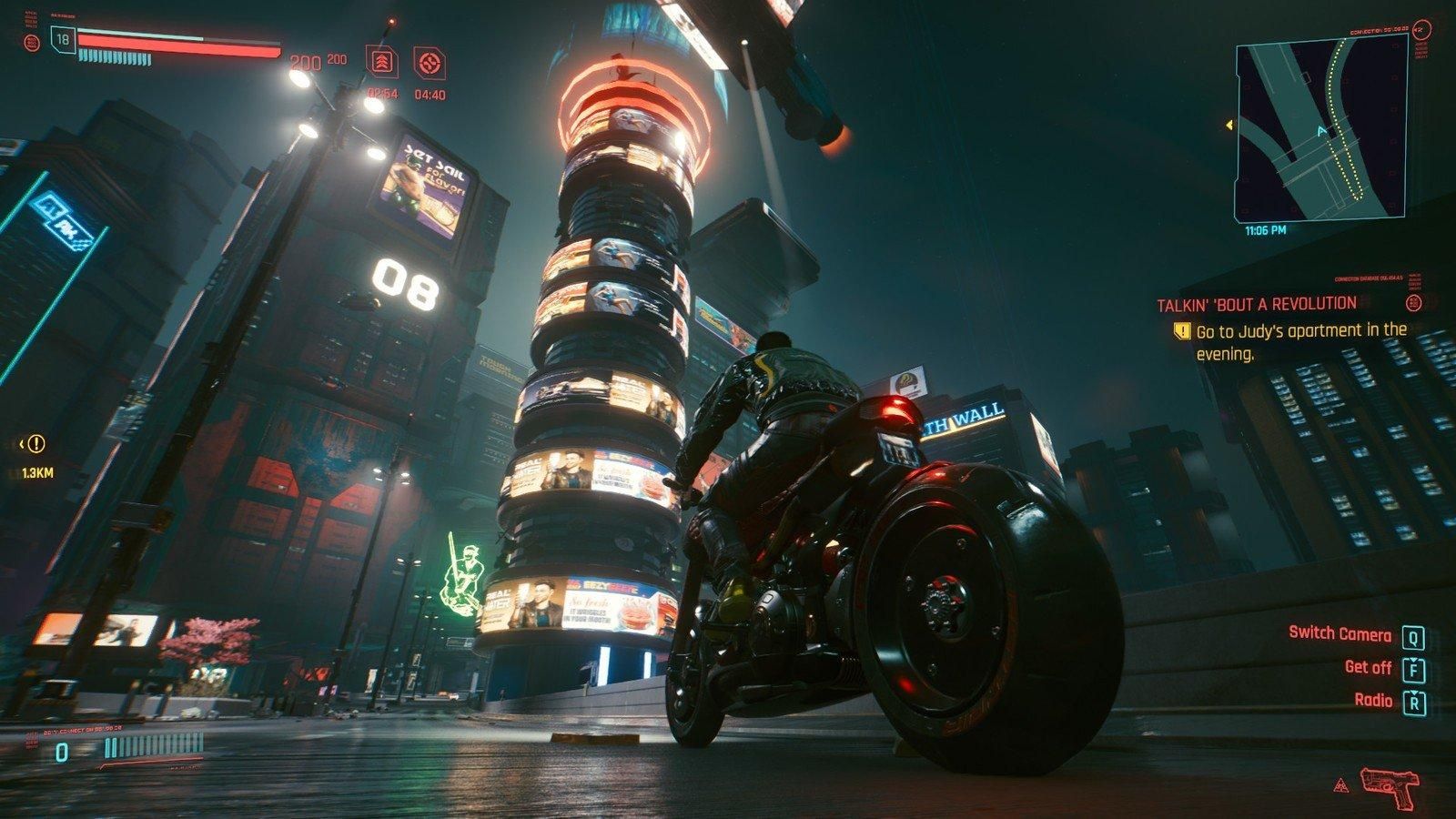Click the 11:06 PM clock under the minimap
The image size is (1456, 819).
pyautogui.click(x=1265, y=231)
